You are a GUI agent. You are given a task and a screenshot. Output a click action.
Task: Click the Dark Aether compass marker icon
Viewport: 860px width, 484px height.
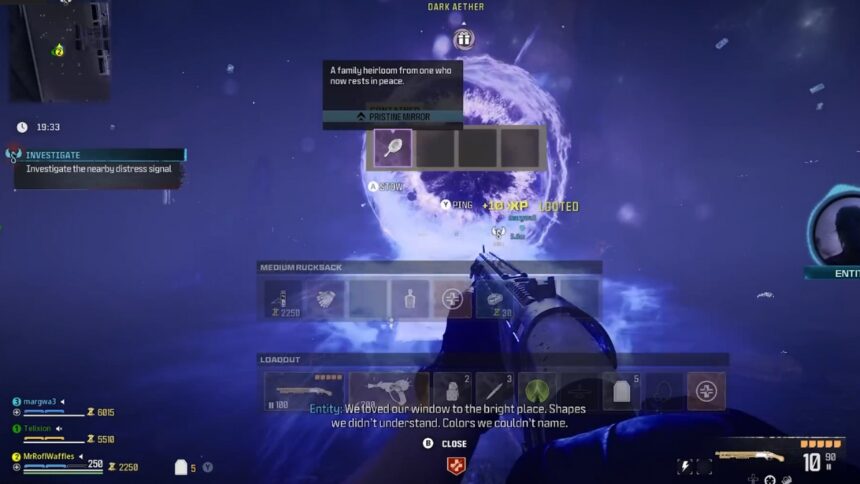pos(463,39)
